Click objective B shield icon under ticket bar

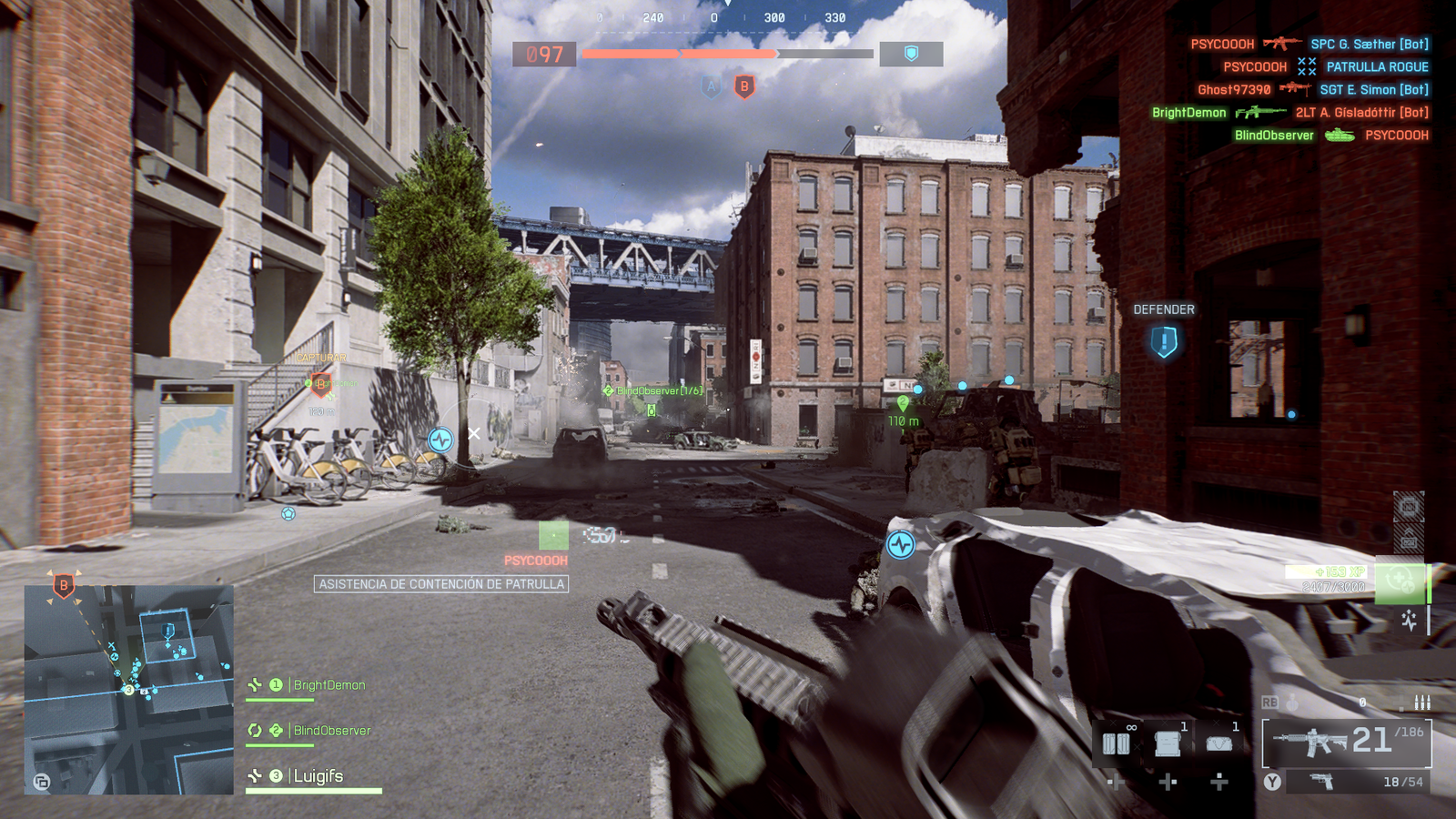(744, 87)
